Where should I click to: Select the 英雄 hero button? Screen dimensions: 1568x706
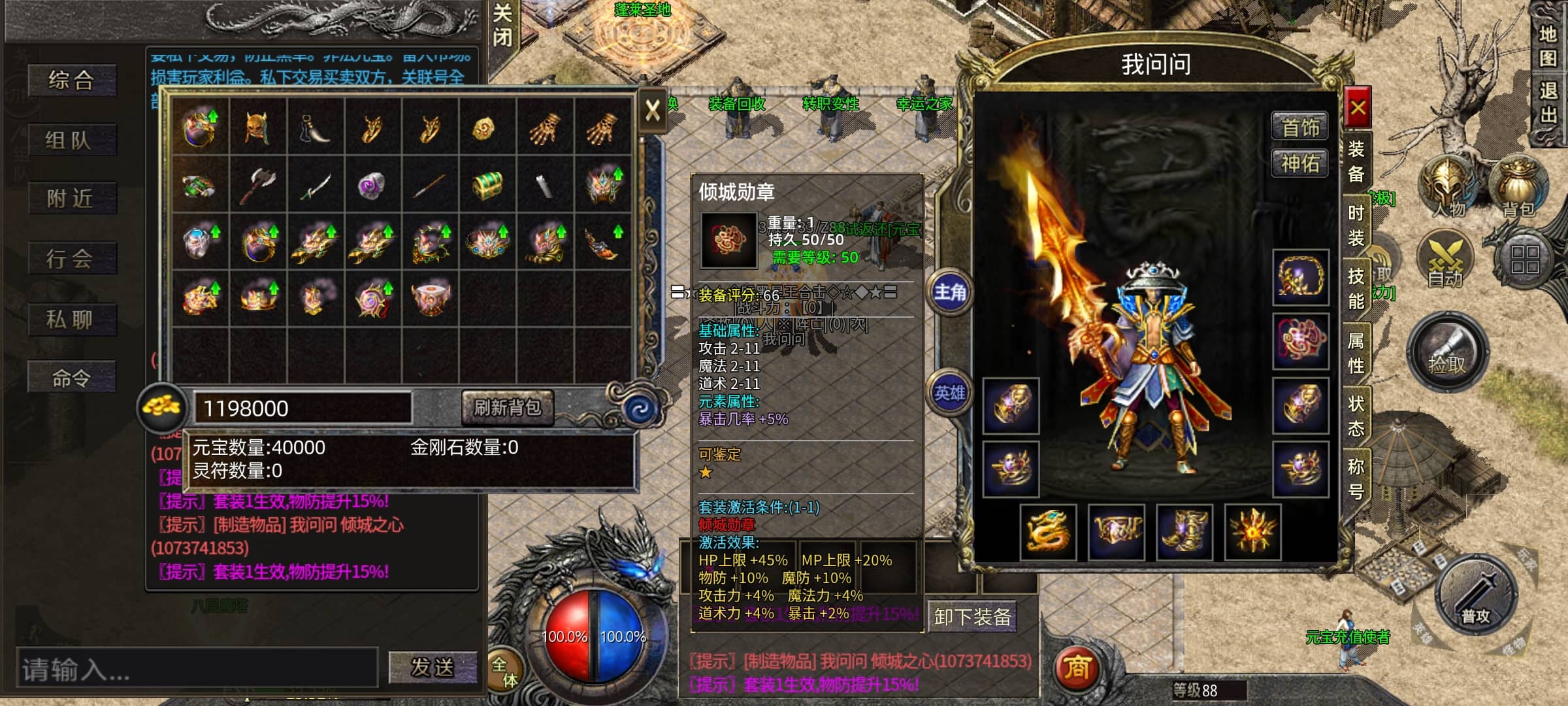point(949,393)
